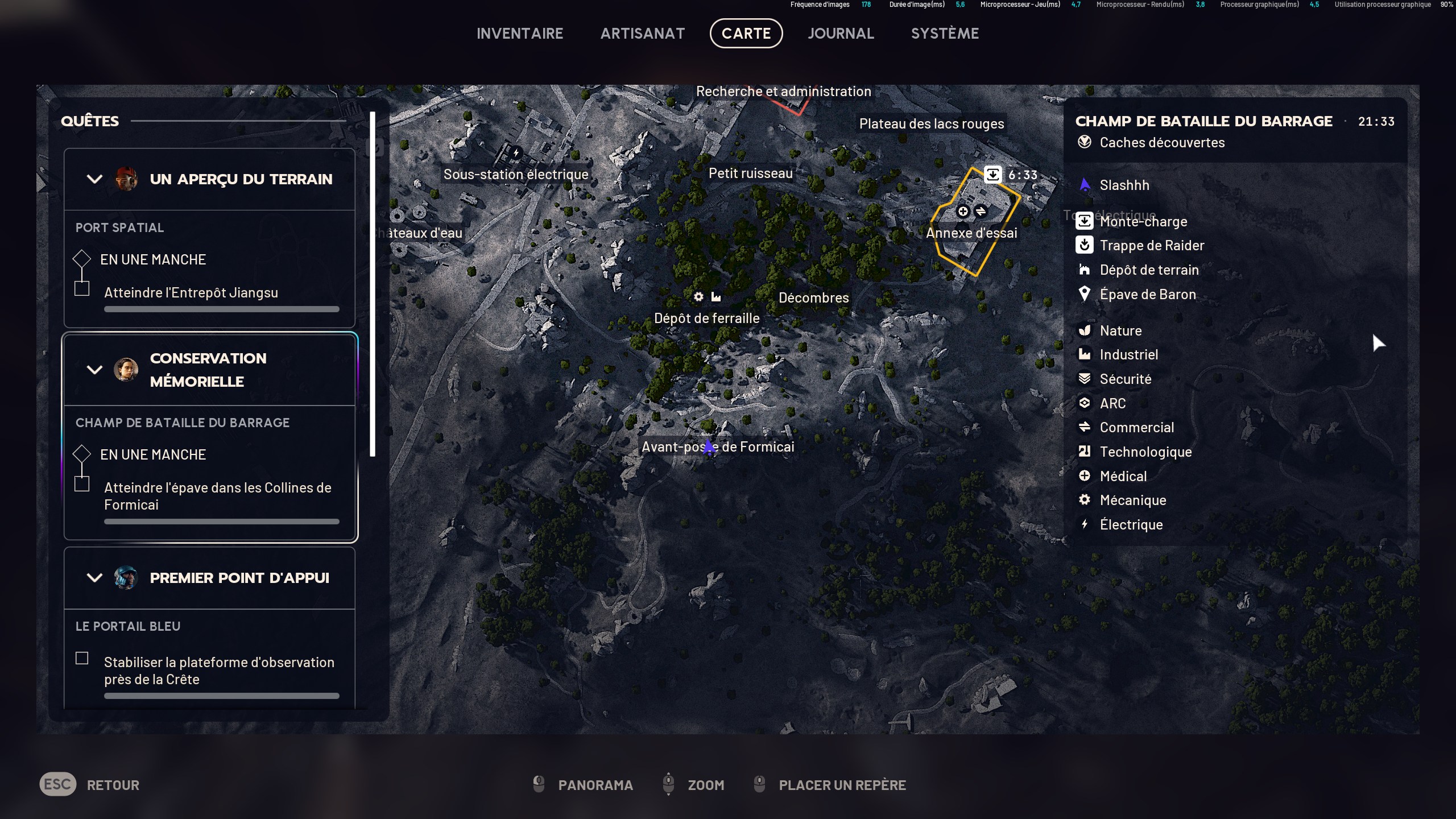Collapse the Un aperçu du terrain quest
The height and width of the screenshot is (819, 1456).
pyautogui.click(x=94, y=179)
